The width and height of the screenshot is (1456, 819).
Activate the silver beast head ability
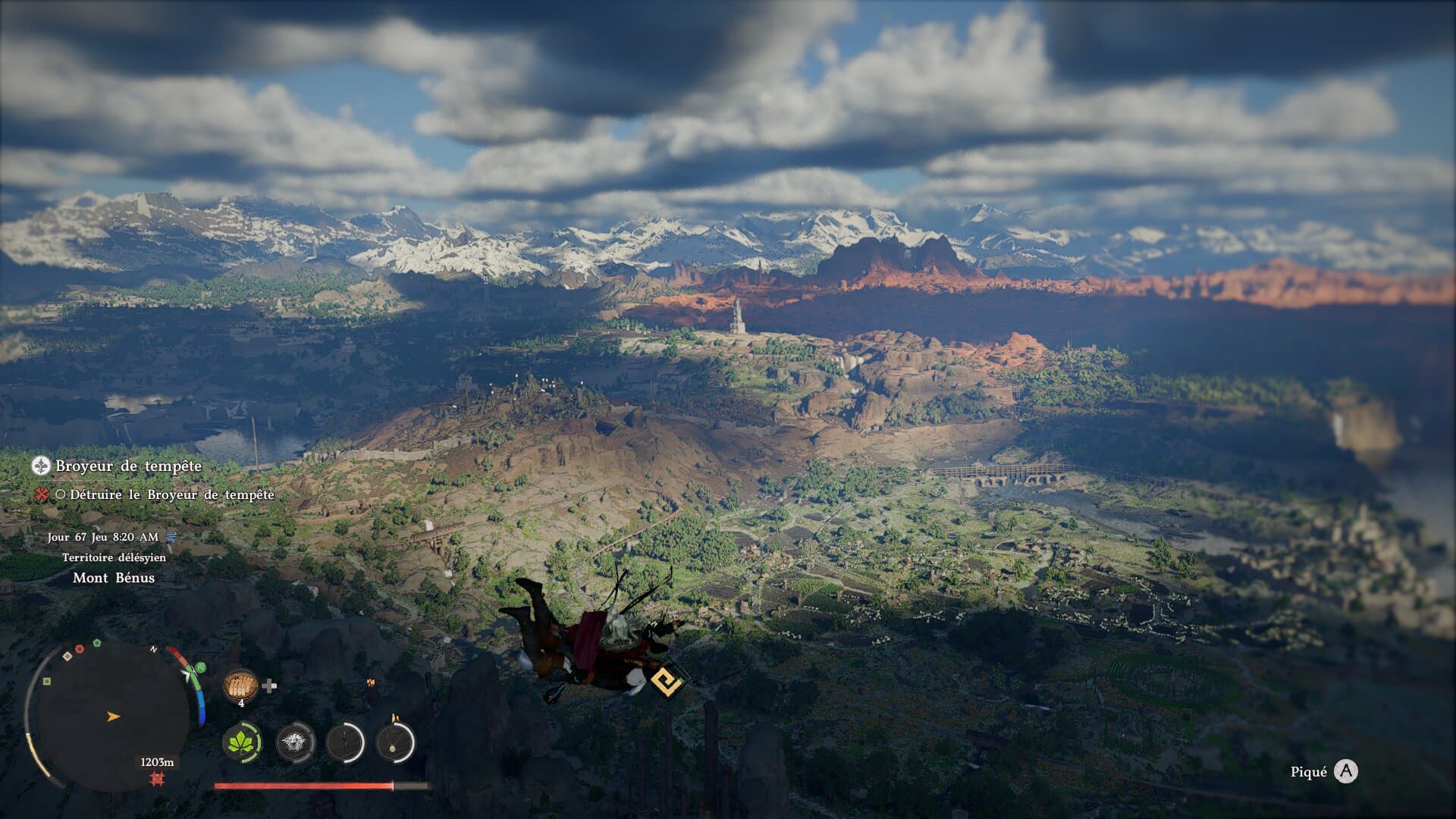[295, 742]
